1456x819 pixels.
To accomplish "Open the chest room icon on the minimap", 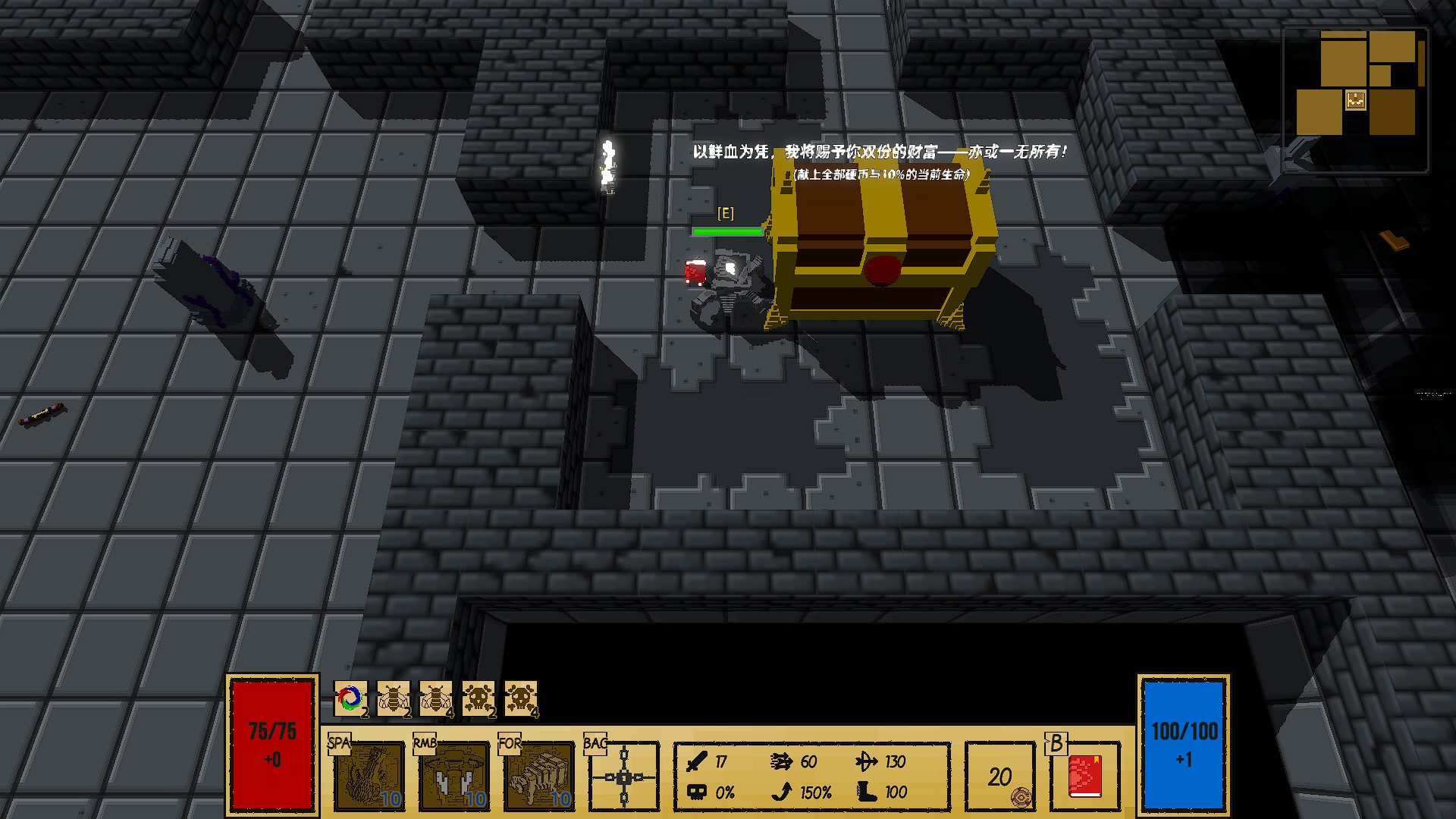I will [1354, 99].
